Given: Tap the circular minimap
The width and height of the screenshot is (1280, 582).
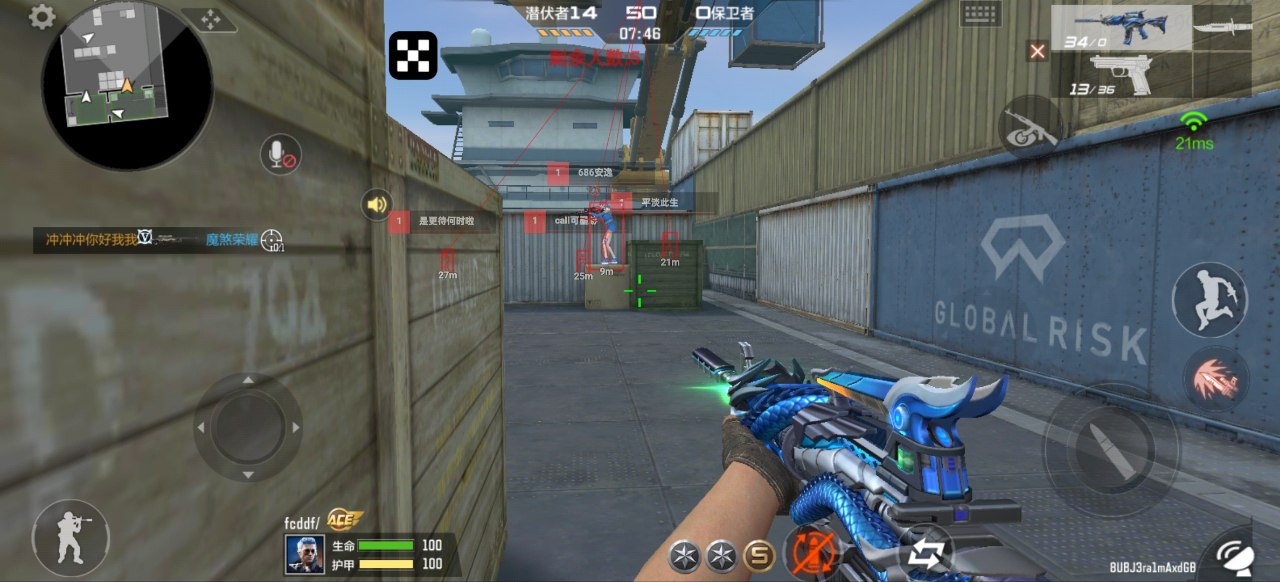Looking at the screenshot, I should 126,86.
